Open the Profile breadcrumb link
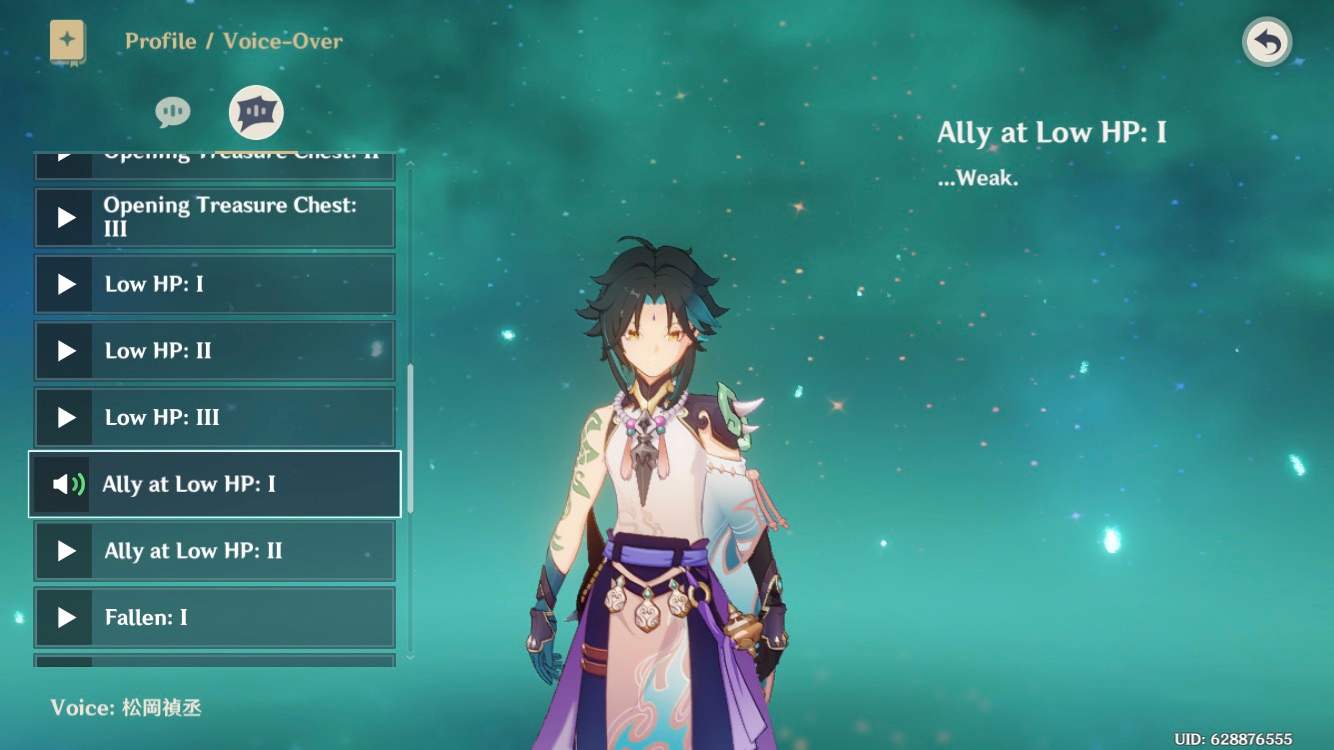1334x750 pixels. click(160, 41)
